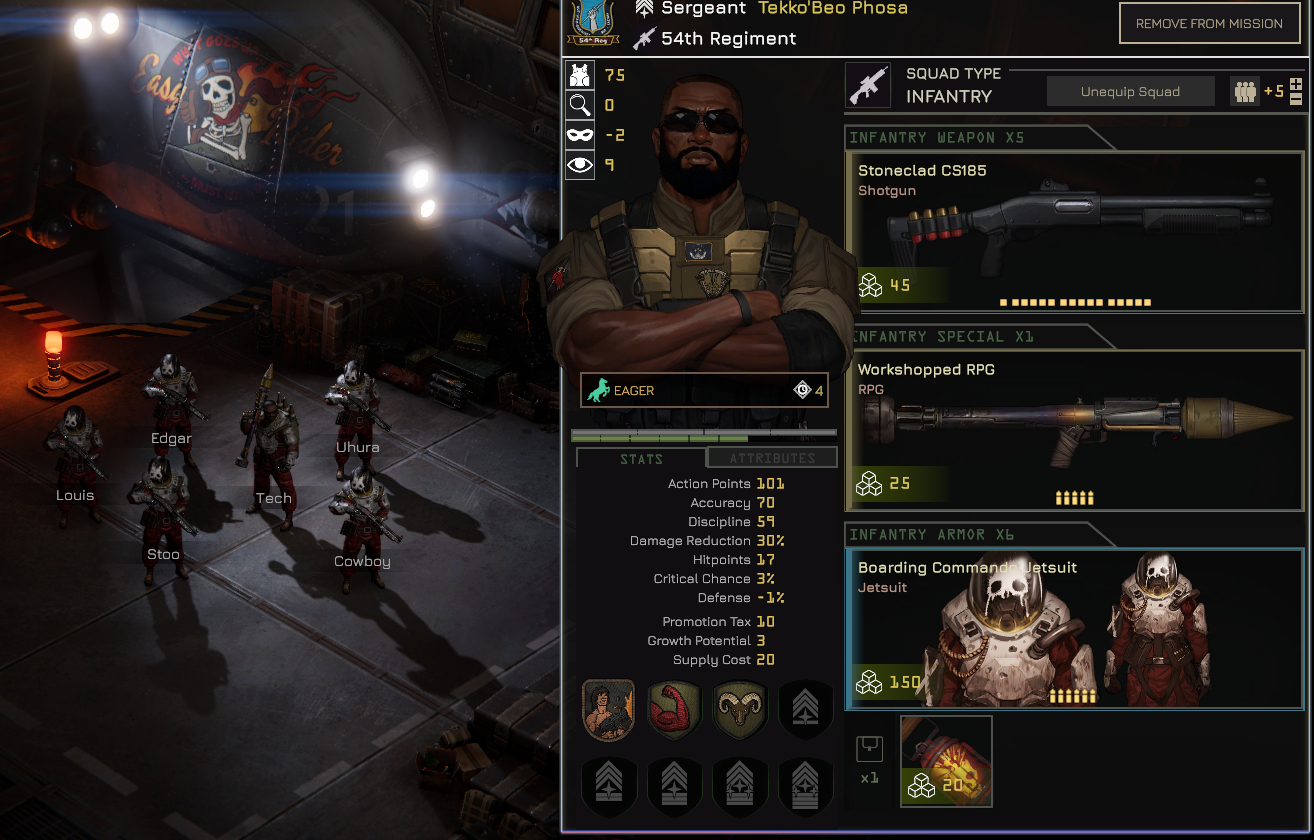
Task: Open the infantry squad type rifle icon
Action: 867,86
